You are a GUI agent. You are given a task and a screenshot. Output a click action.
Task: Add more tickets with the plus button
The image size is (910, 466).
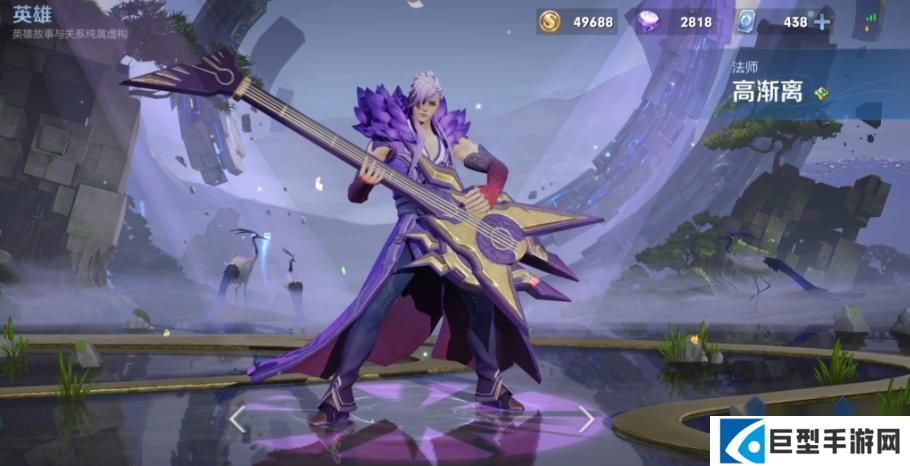point(822,22)
